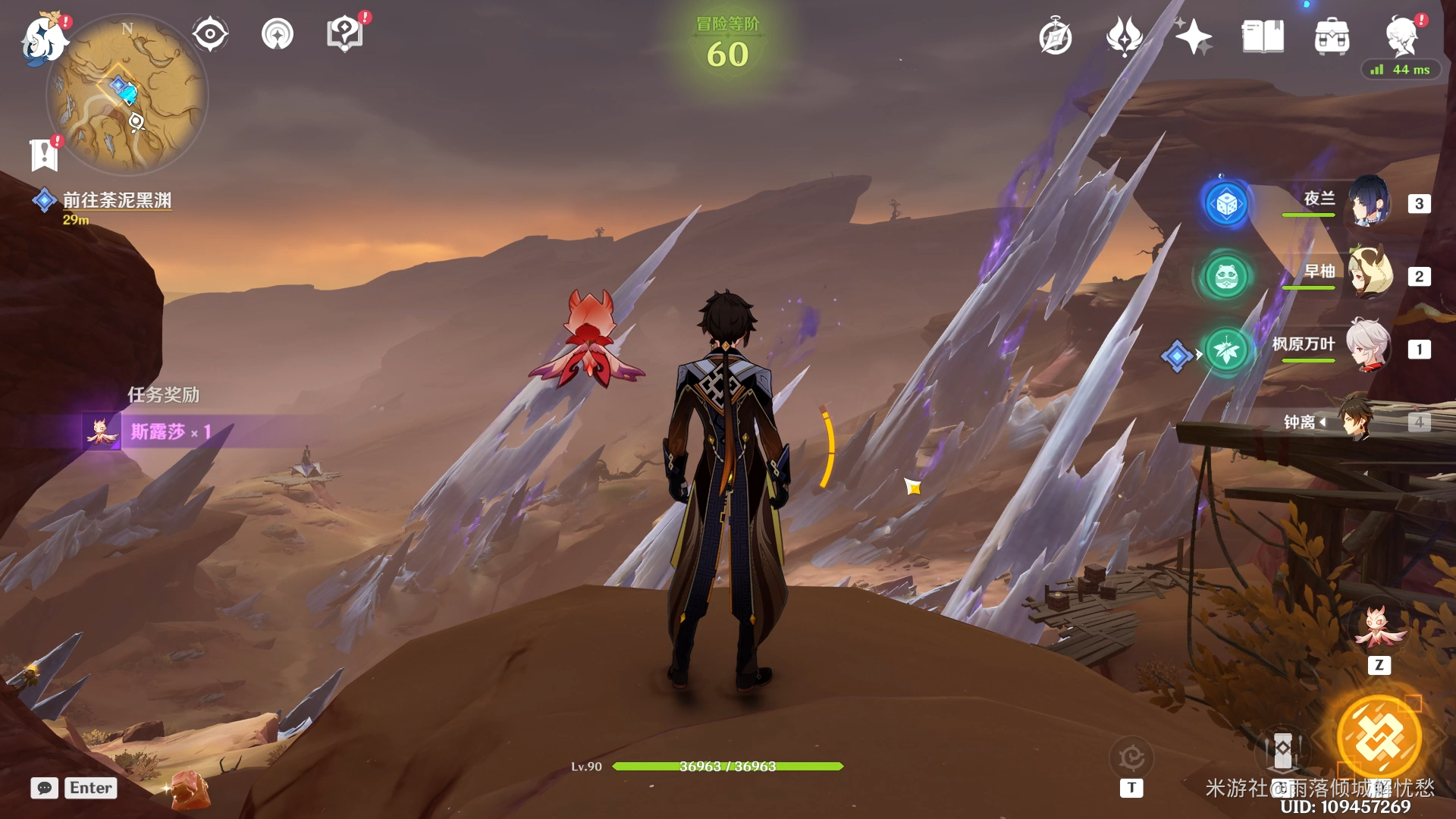The image size is (1456, 819).
Task: Open the chat speech-bubble button
Action: click(x=44, y=788)
